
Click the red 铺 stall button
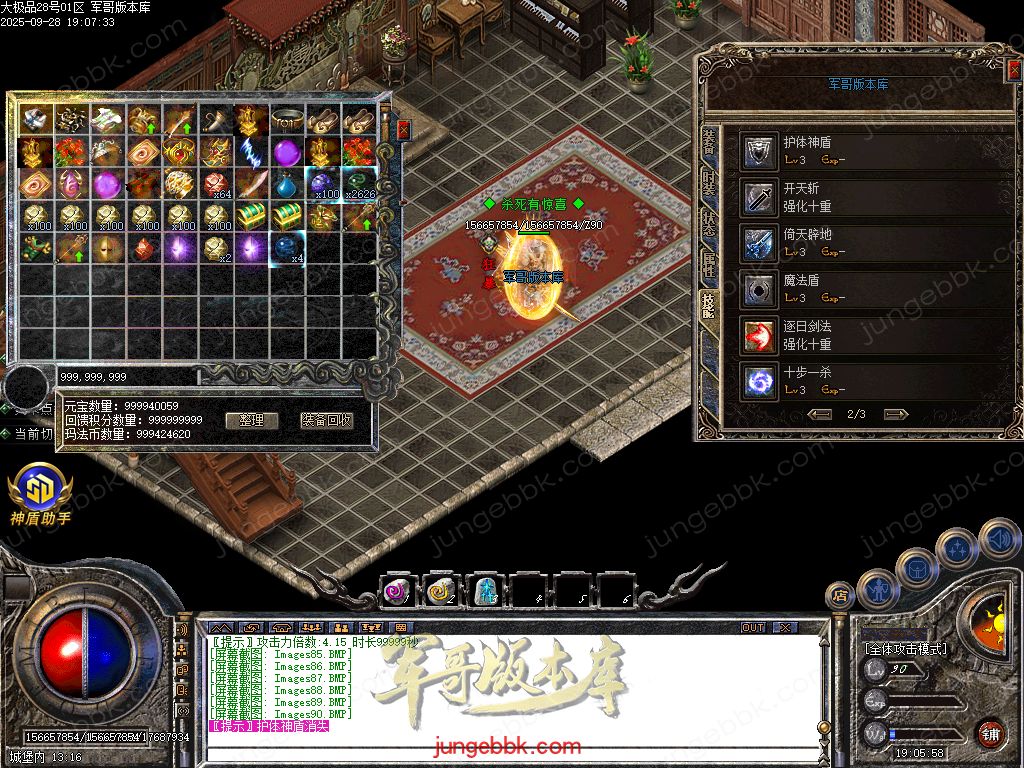click(x=990, y=733)
